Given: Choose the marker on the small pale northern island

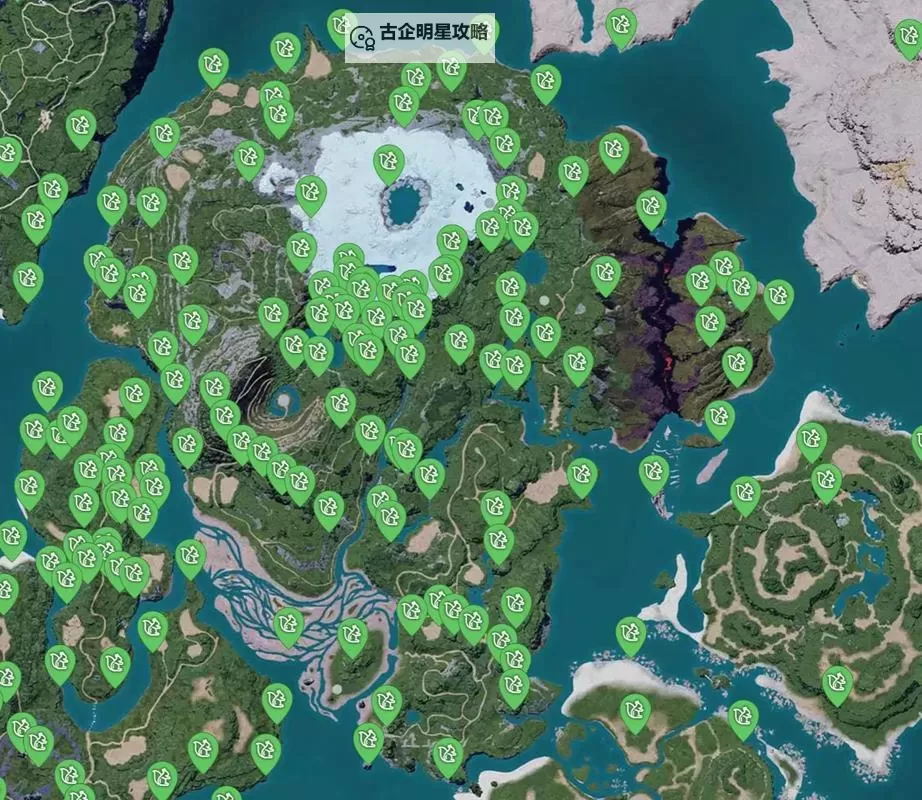Looking at the screenshot, I should pyautogui.click(x=621, y=26).
